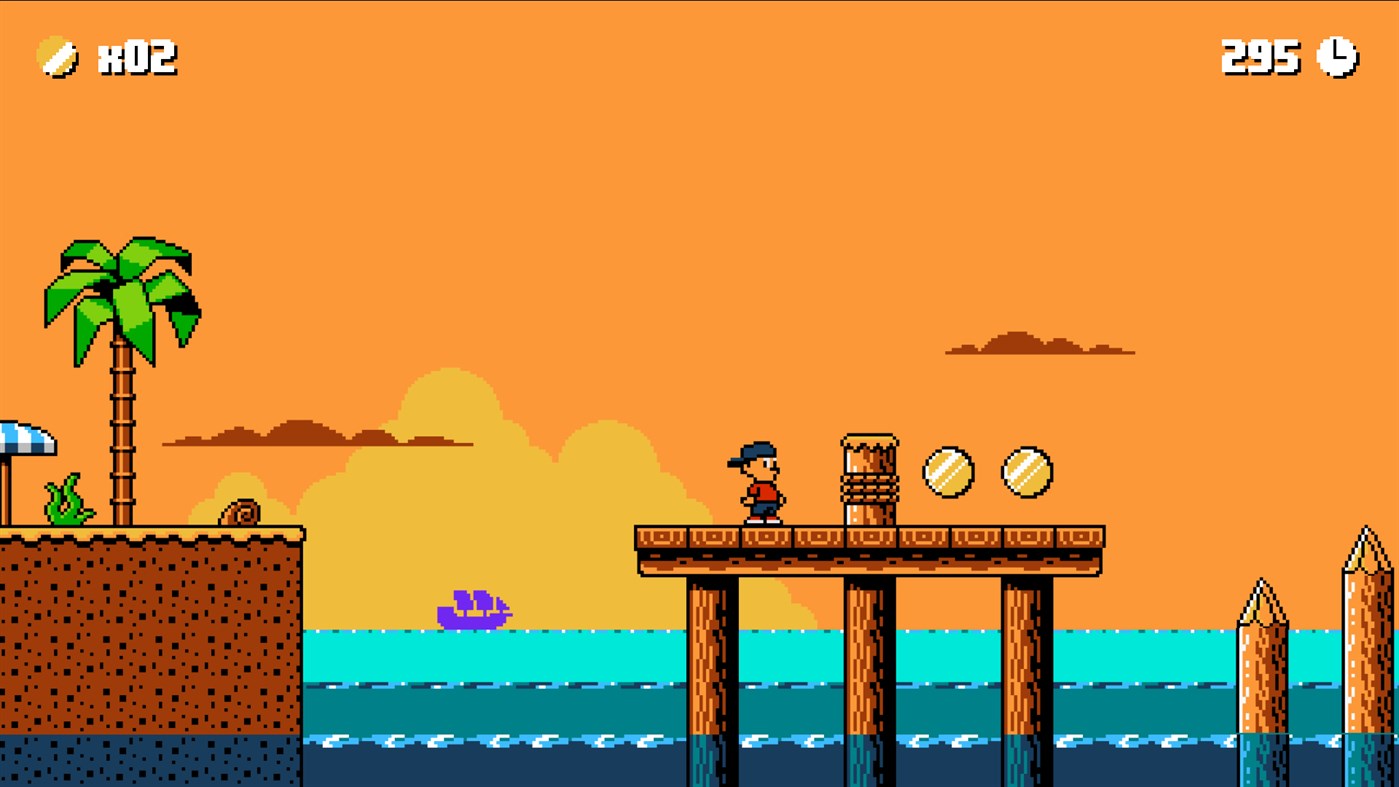
Task: Select the clock icon beside the timer
Action: (1334, 57)
